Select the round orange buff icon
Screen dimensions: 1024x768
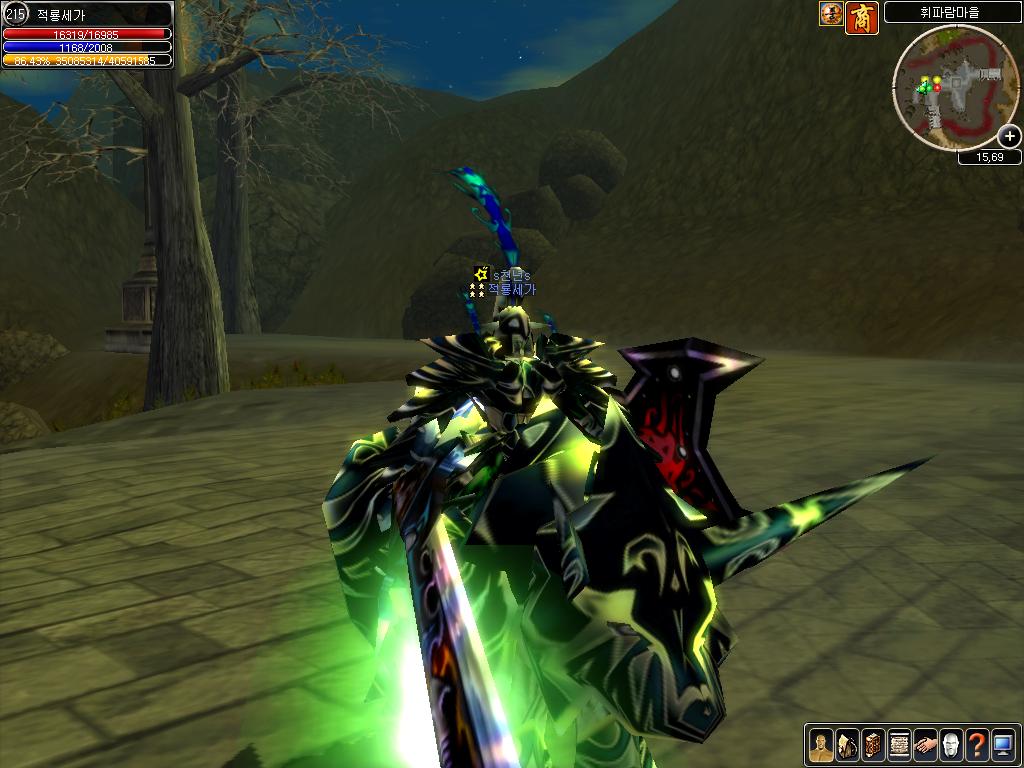click(x=831, y=14)
